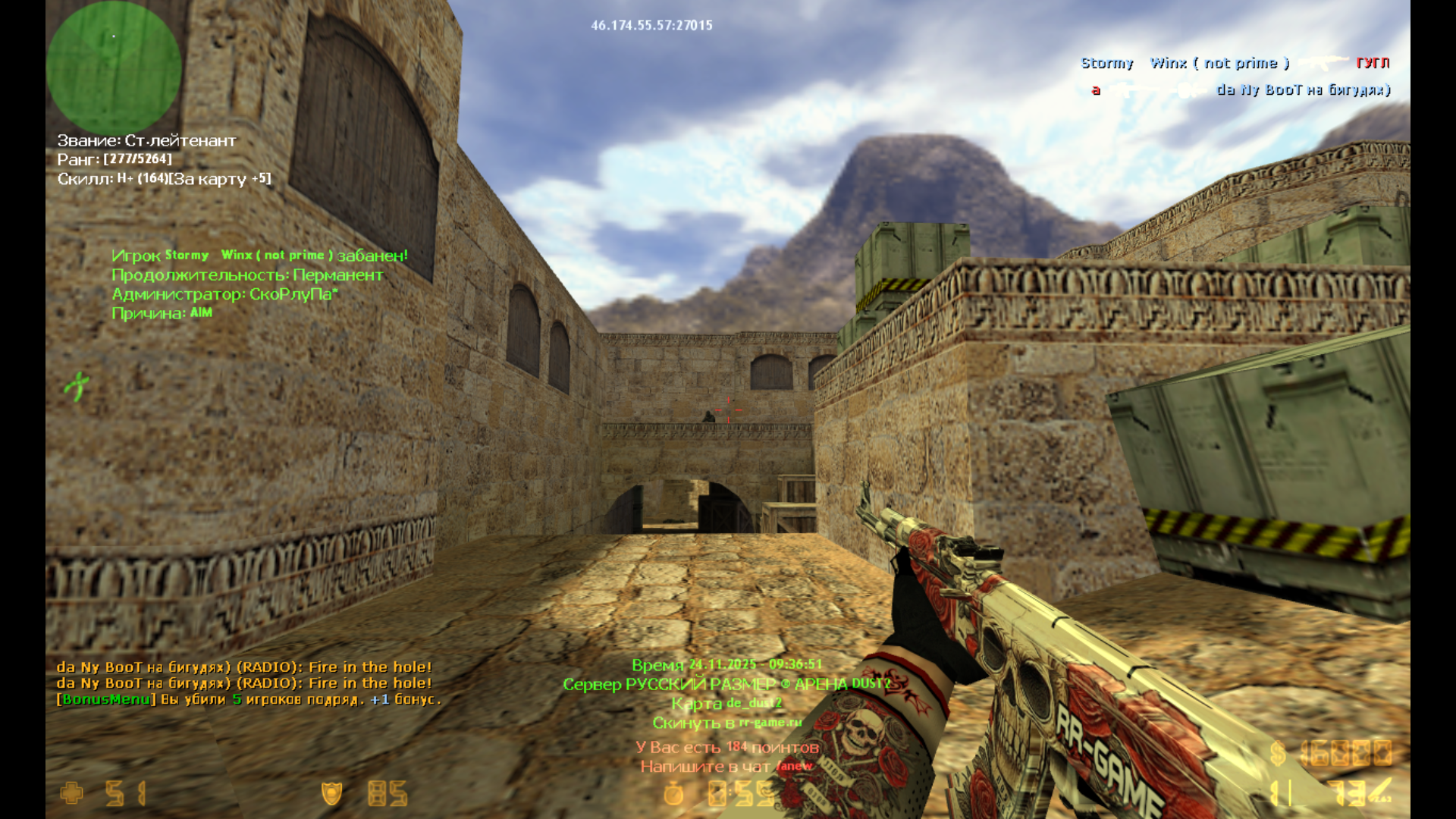
Task: Select the health cross icon
Action: click(x=72, y=793)
